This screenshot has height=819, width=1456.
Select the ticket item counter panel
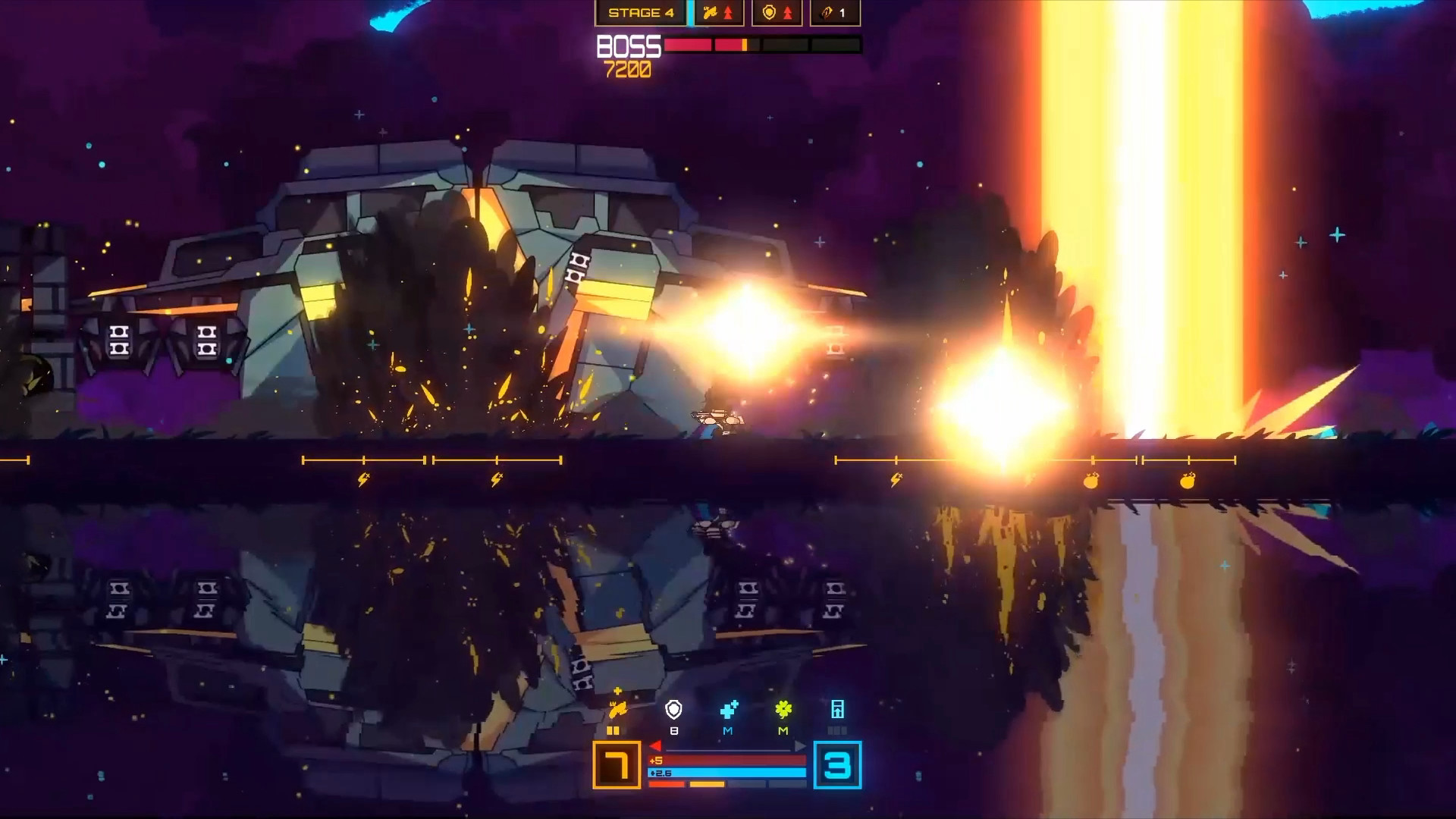point(835,13)
